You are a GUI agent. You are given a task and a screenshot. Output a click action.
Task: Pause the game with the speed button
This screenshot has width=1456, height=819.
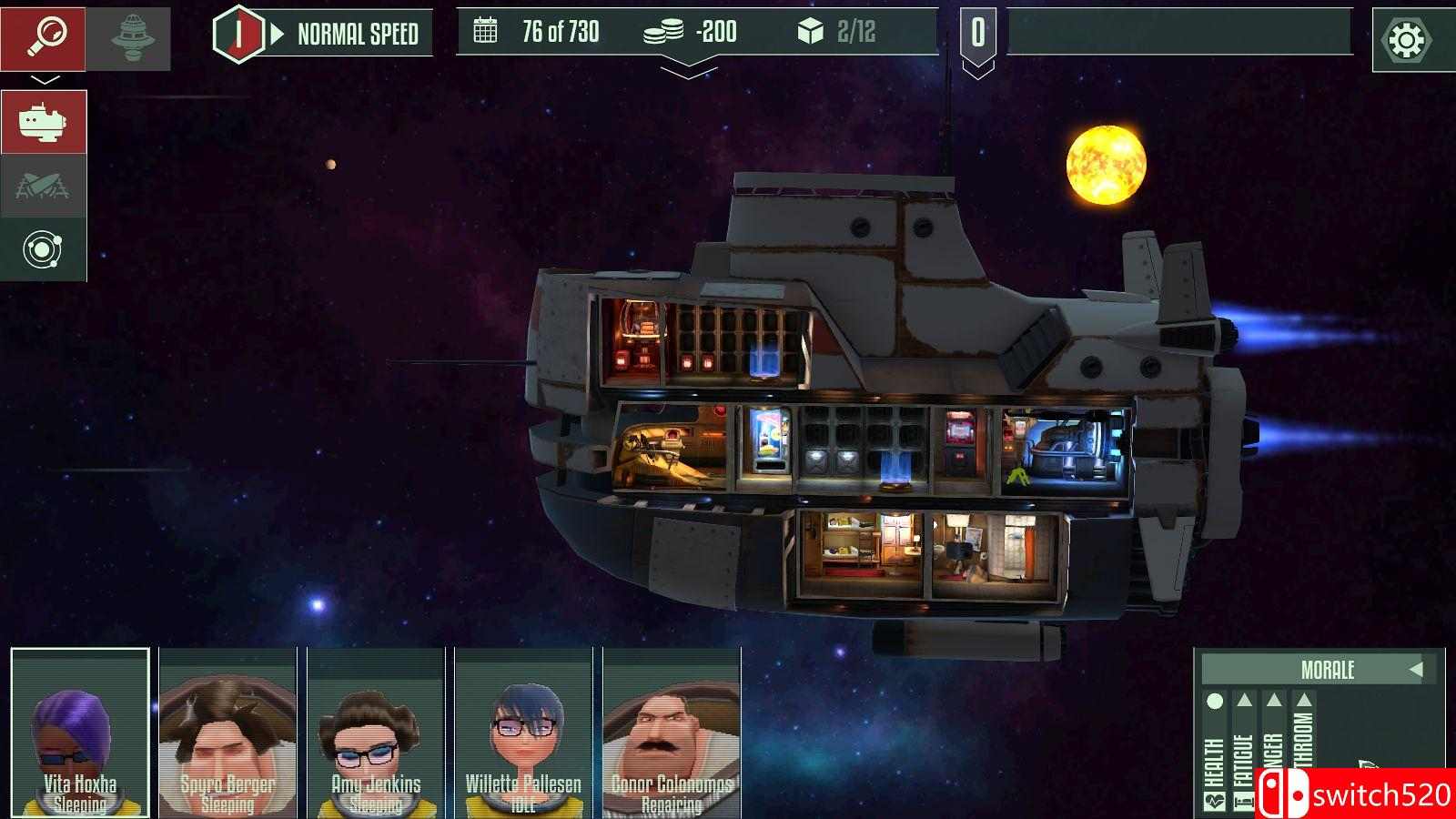238,34
